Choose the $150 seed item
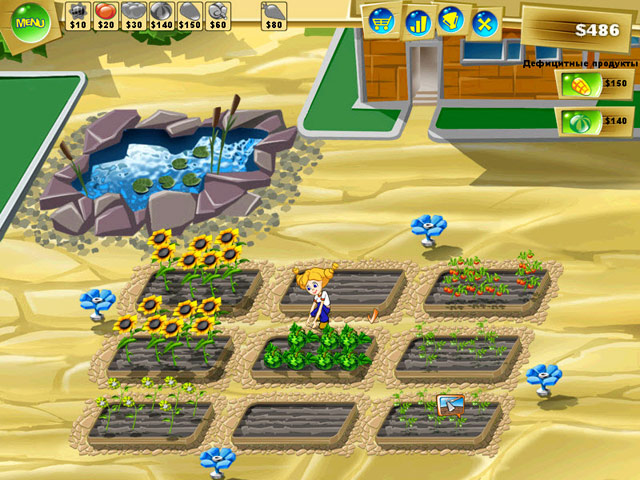 [189, 14]
